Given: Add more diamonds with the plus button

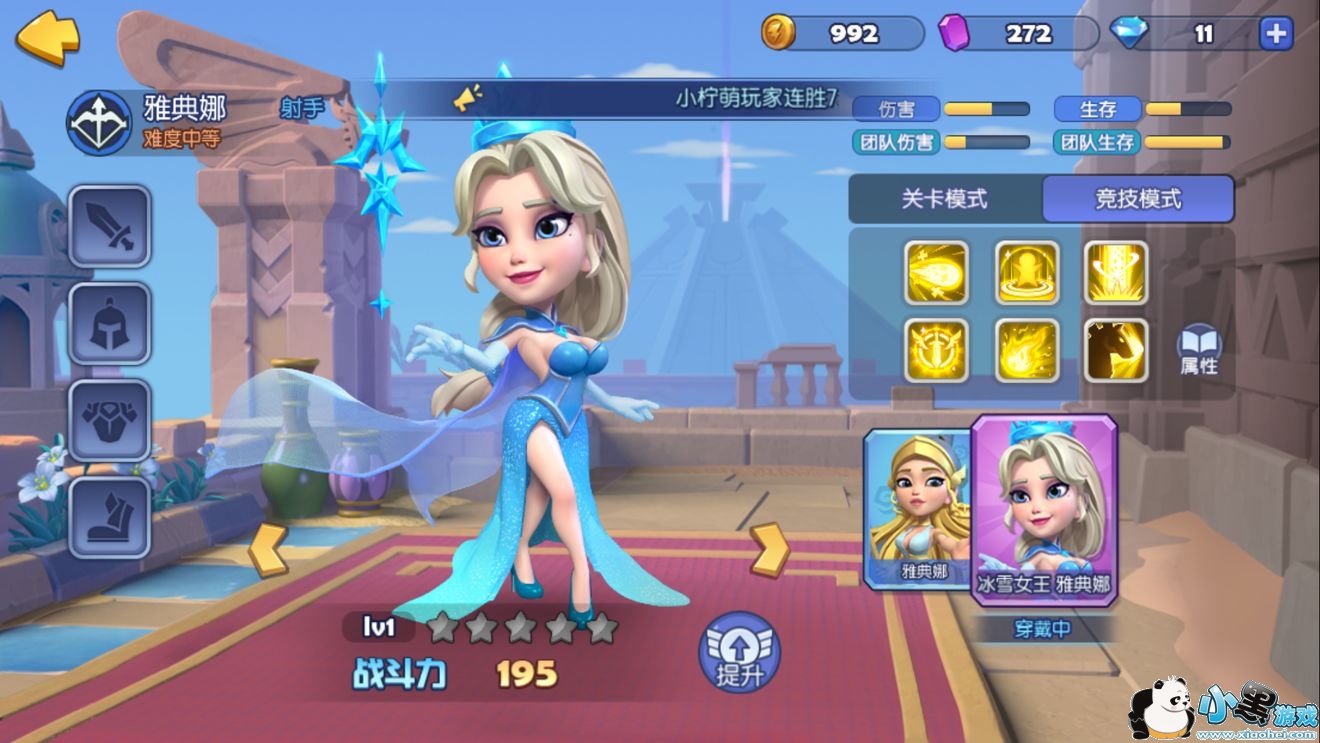Looking at the screenshot, I should [x=1275, y=34].
